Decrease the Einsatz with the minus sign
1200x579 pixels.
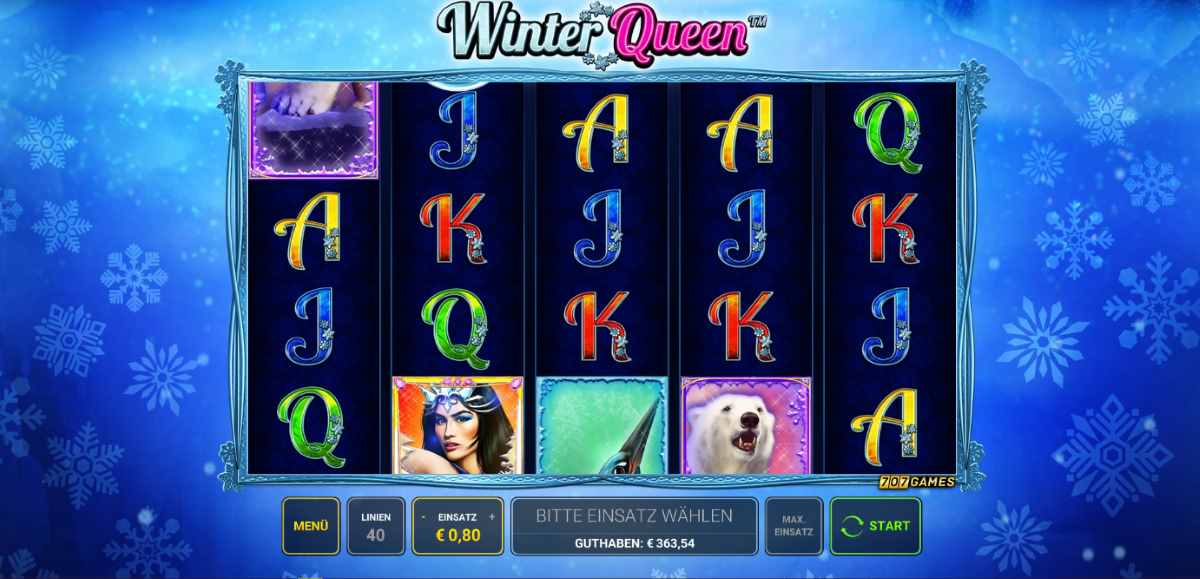click(425, 517)
